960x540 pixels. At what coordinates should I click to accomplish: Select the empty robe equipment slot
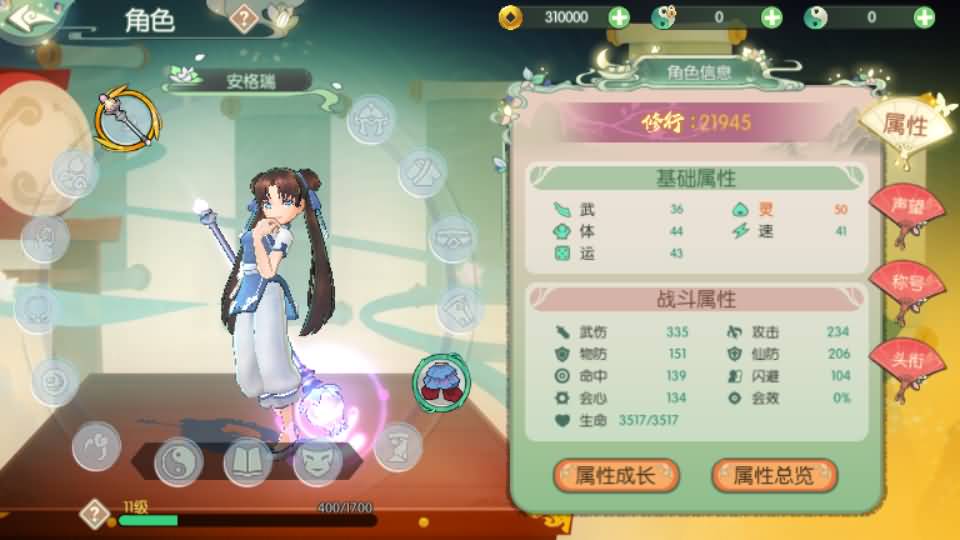tap(422, 172)
